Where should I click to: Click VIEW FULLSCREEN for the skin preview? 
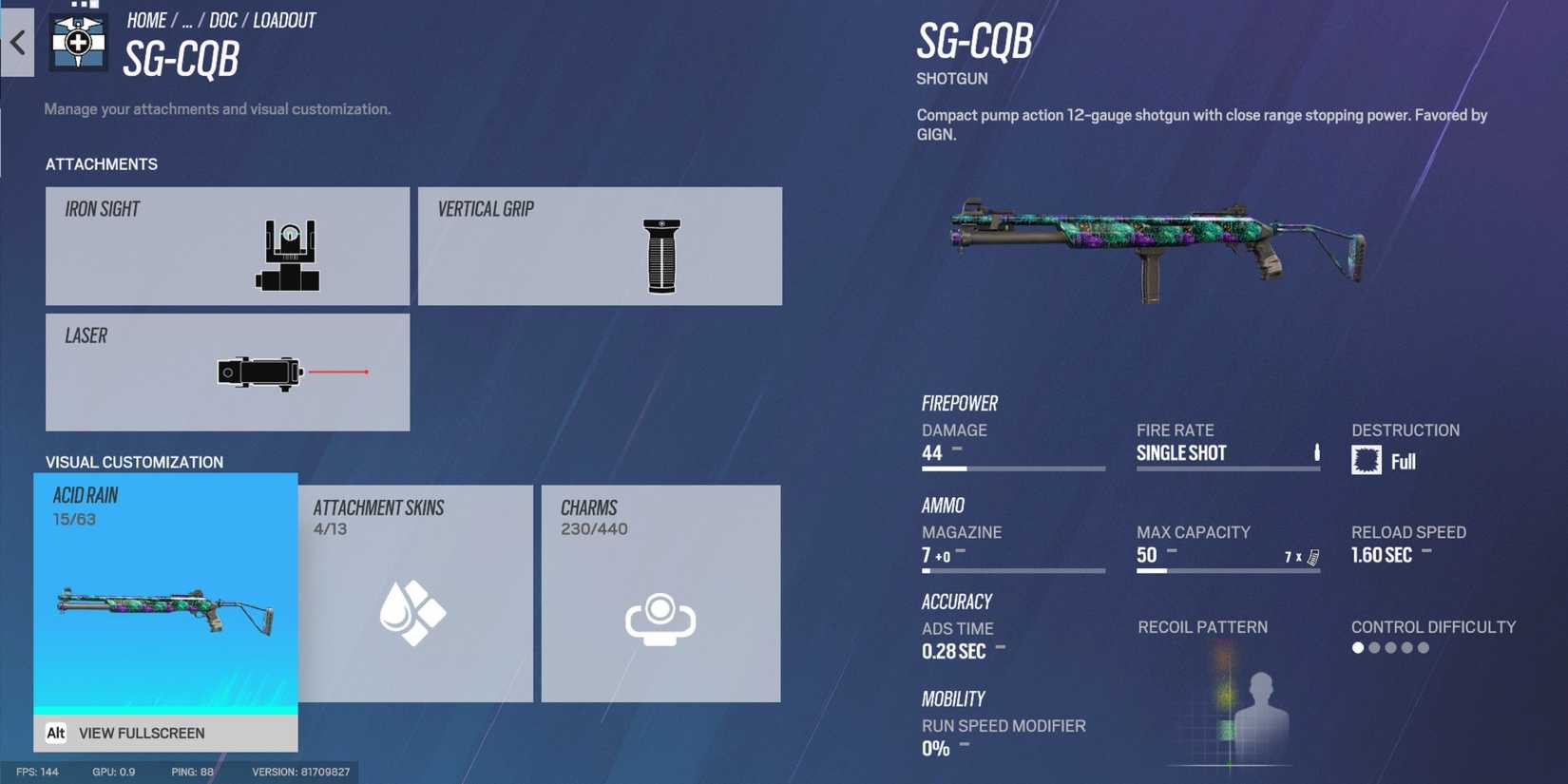[x=143, y=733]
